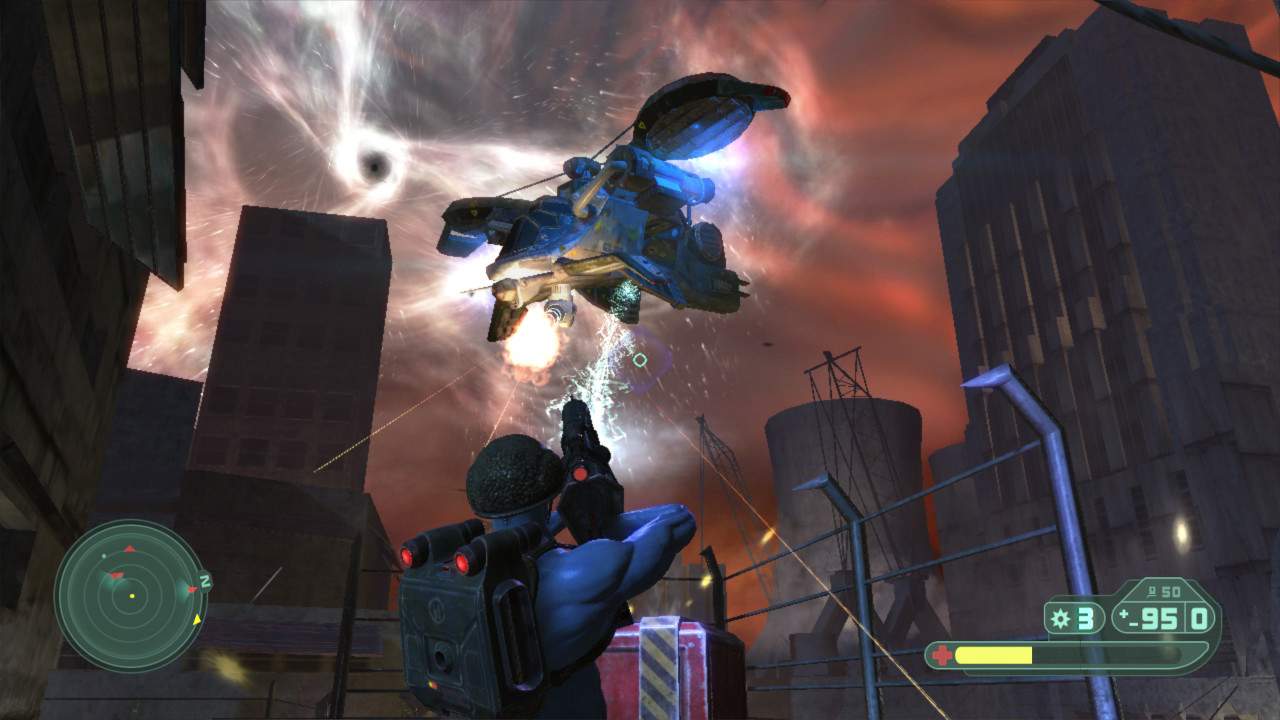Select the nearest red enemy blip on radar
The height and width of the screenshot is (720, 1280).
tap(116, 574)
